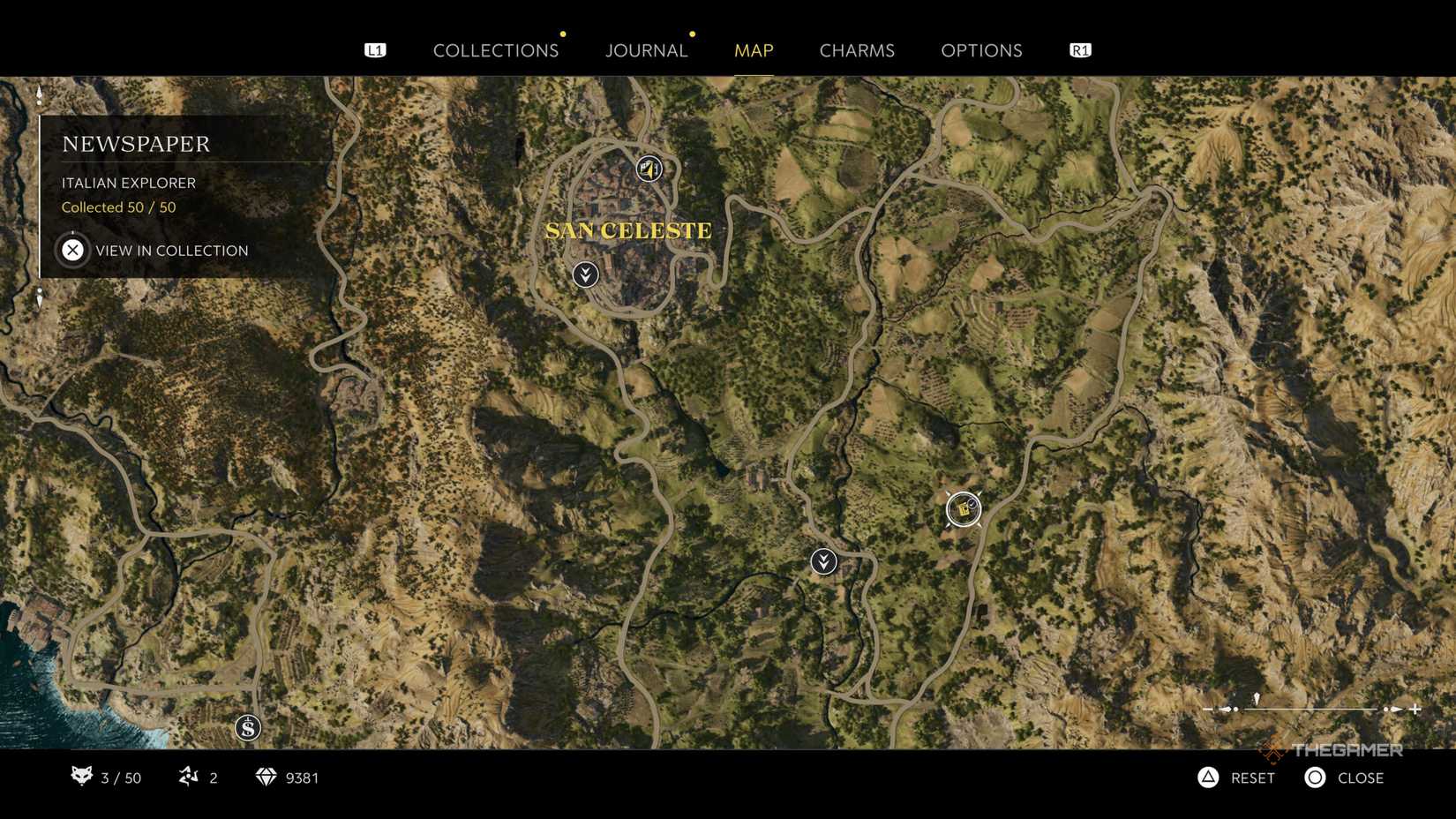Select the newspaper icon above San Celeste
The height and width of the screenshot is (819, 1456).
coord(649,169)
